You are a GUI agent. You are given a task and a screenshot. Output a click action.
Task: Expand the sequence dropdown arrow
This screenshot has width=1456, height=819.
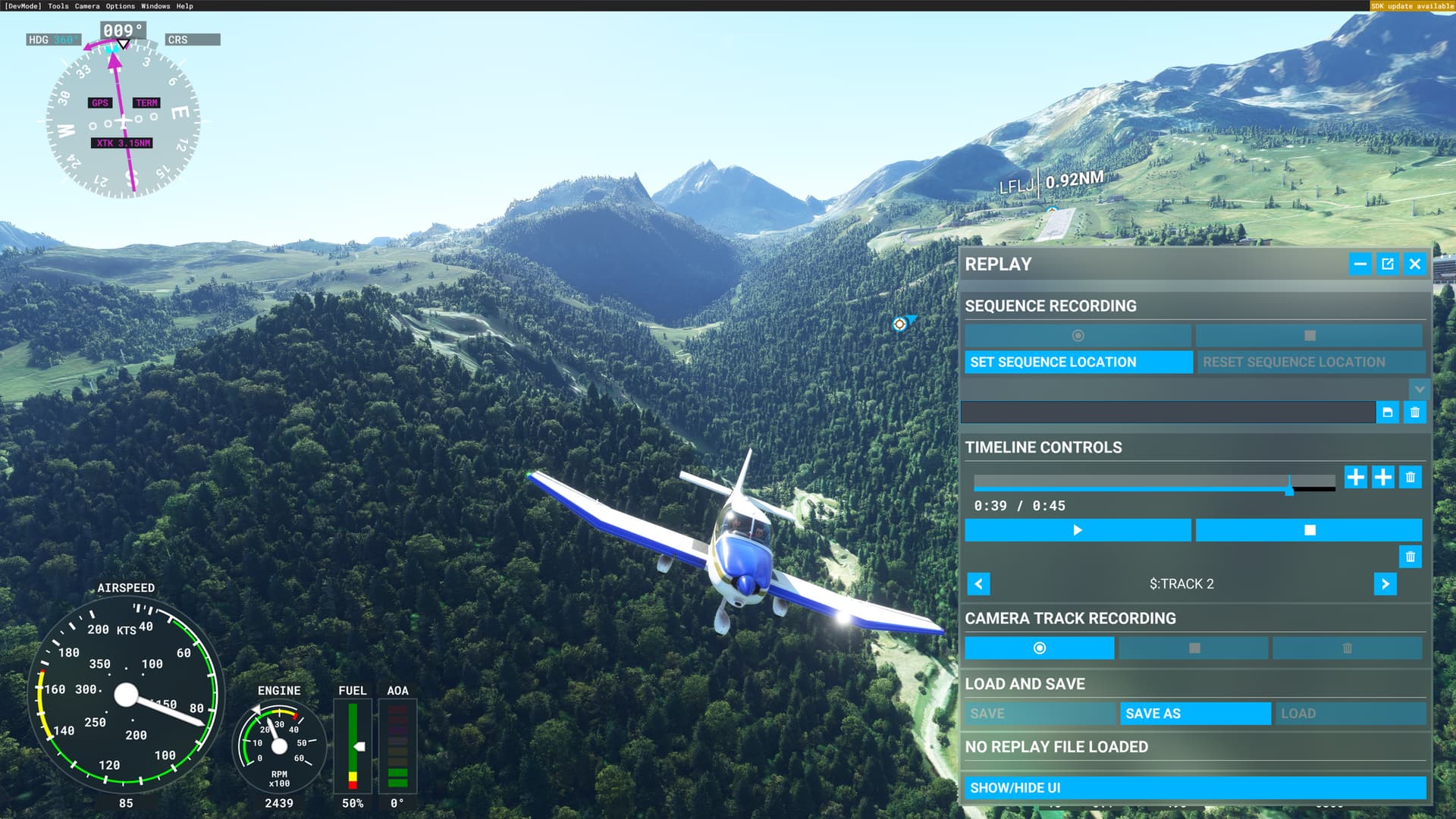(x=1419, y=390)
